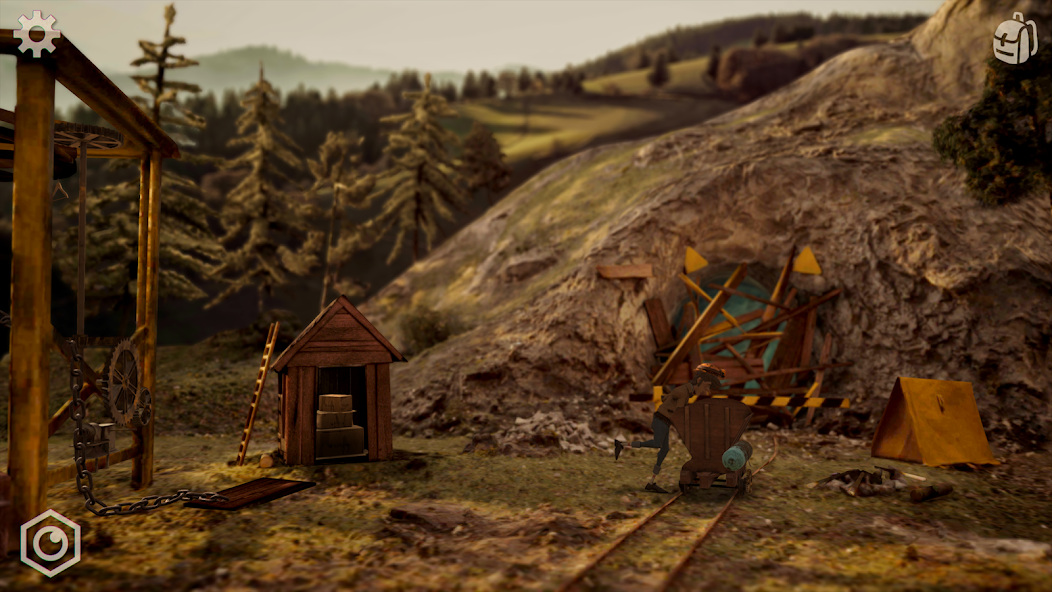Image resolution: width=1052 pixels, height=592 pixels.
Task: Open the backpack inventory
Action: 1014,39
